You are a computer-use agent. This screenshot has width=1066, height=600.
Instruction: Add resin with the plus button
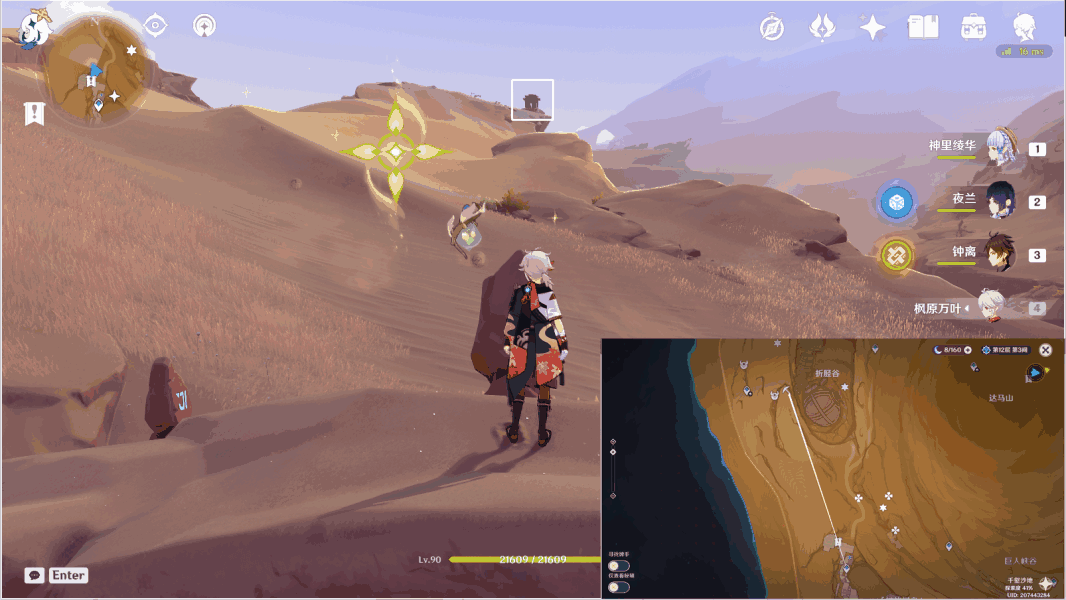coord(967,350)
